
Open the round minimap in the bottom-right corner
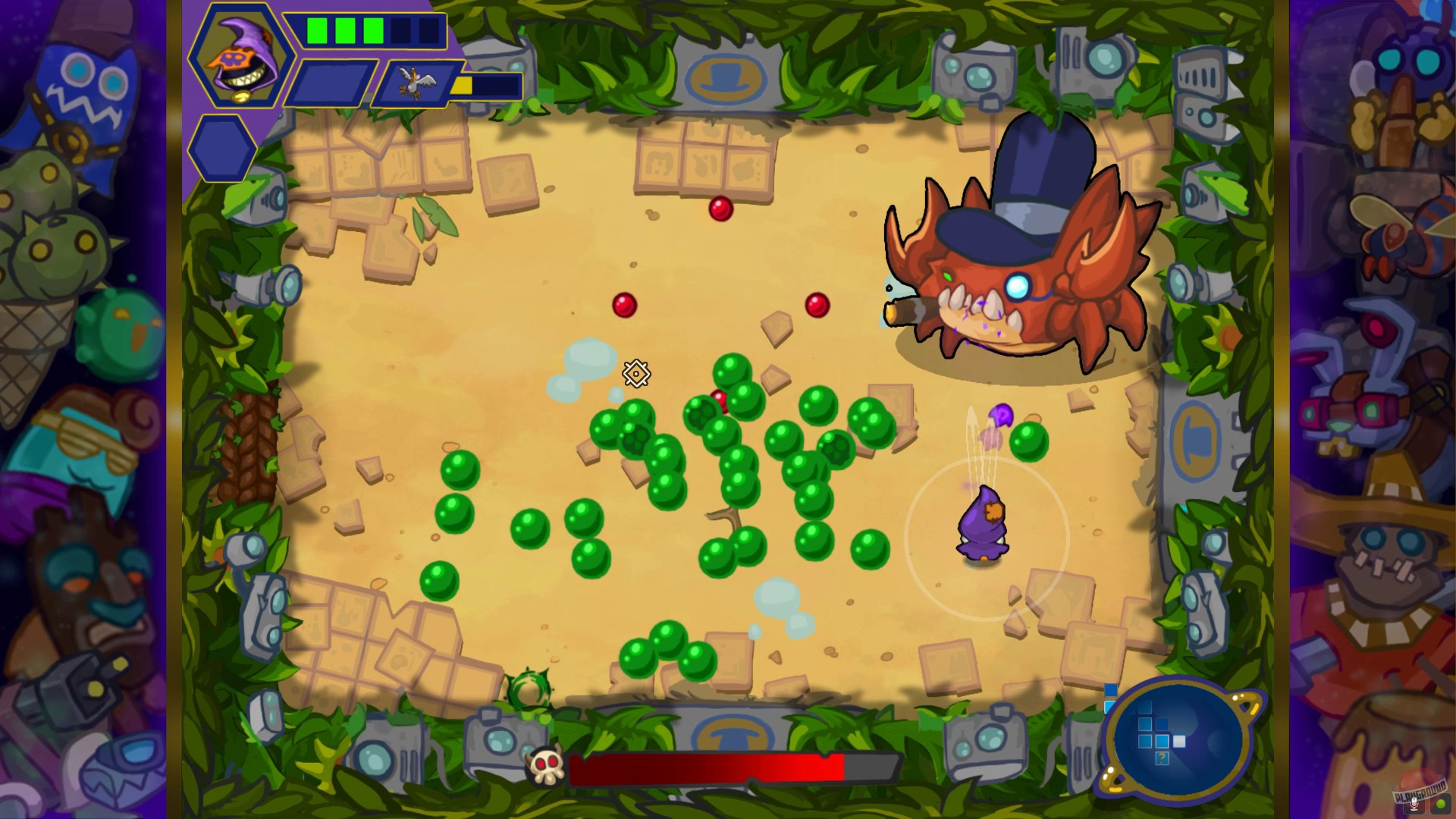click(x=1176, y=739)
